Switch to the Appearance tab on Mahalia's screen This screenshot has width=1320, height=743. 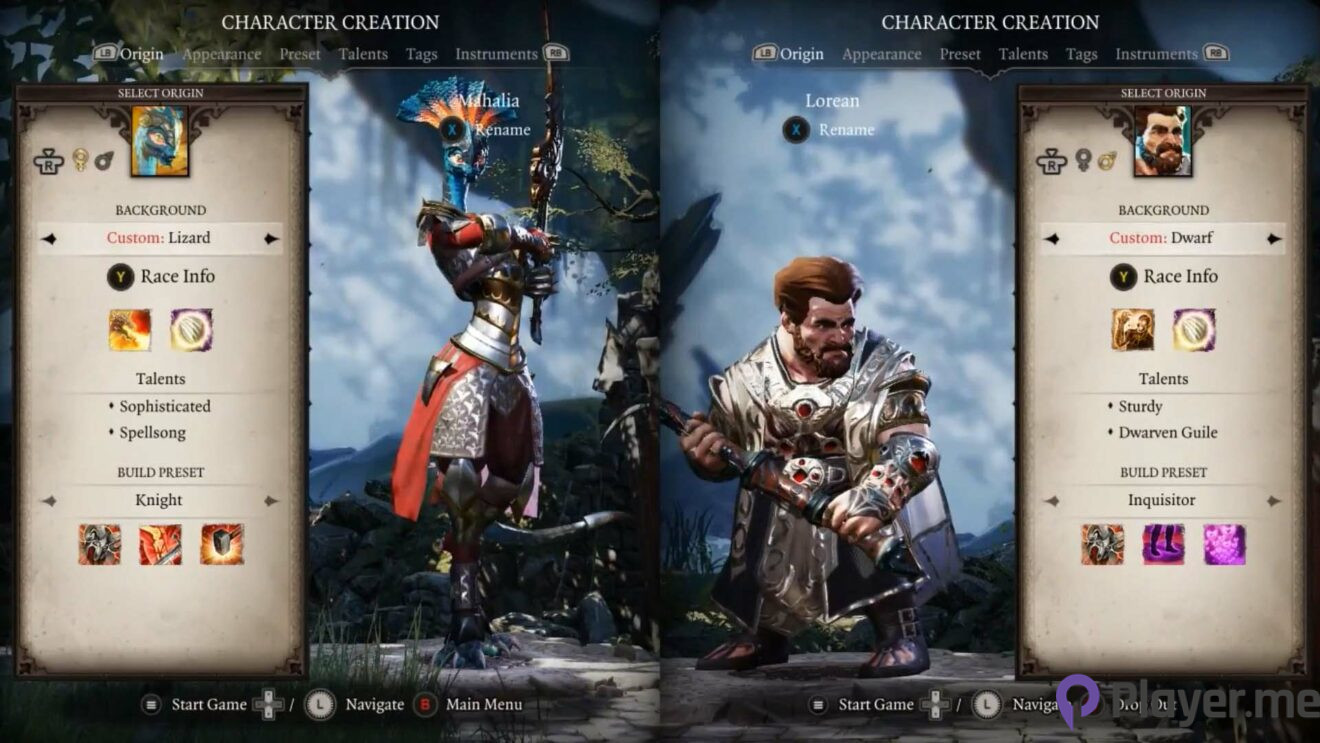click(x=222, y=54)
